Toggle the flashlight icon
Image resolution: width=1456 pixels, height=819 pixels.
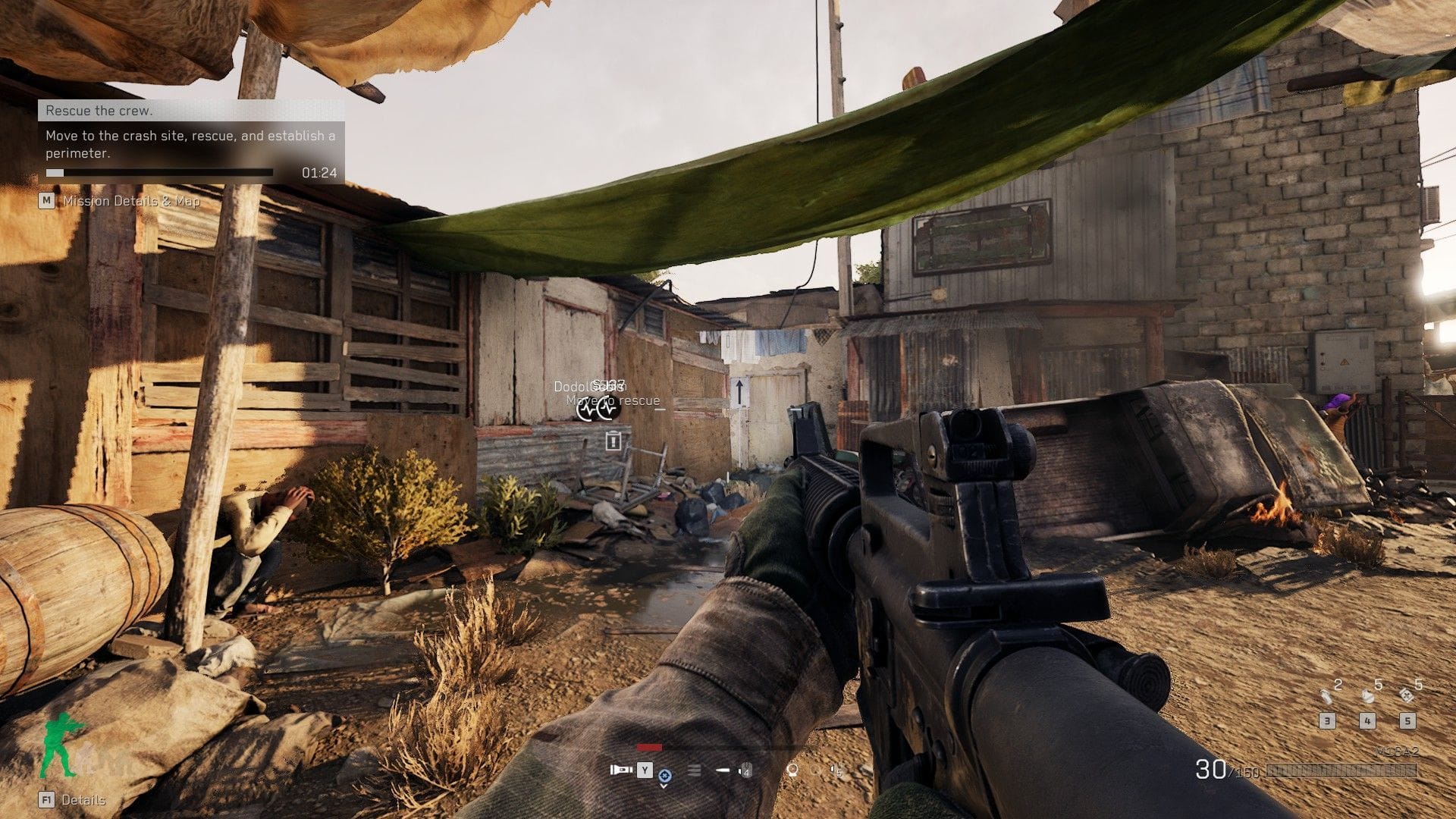621,770
